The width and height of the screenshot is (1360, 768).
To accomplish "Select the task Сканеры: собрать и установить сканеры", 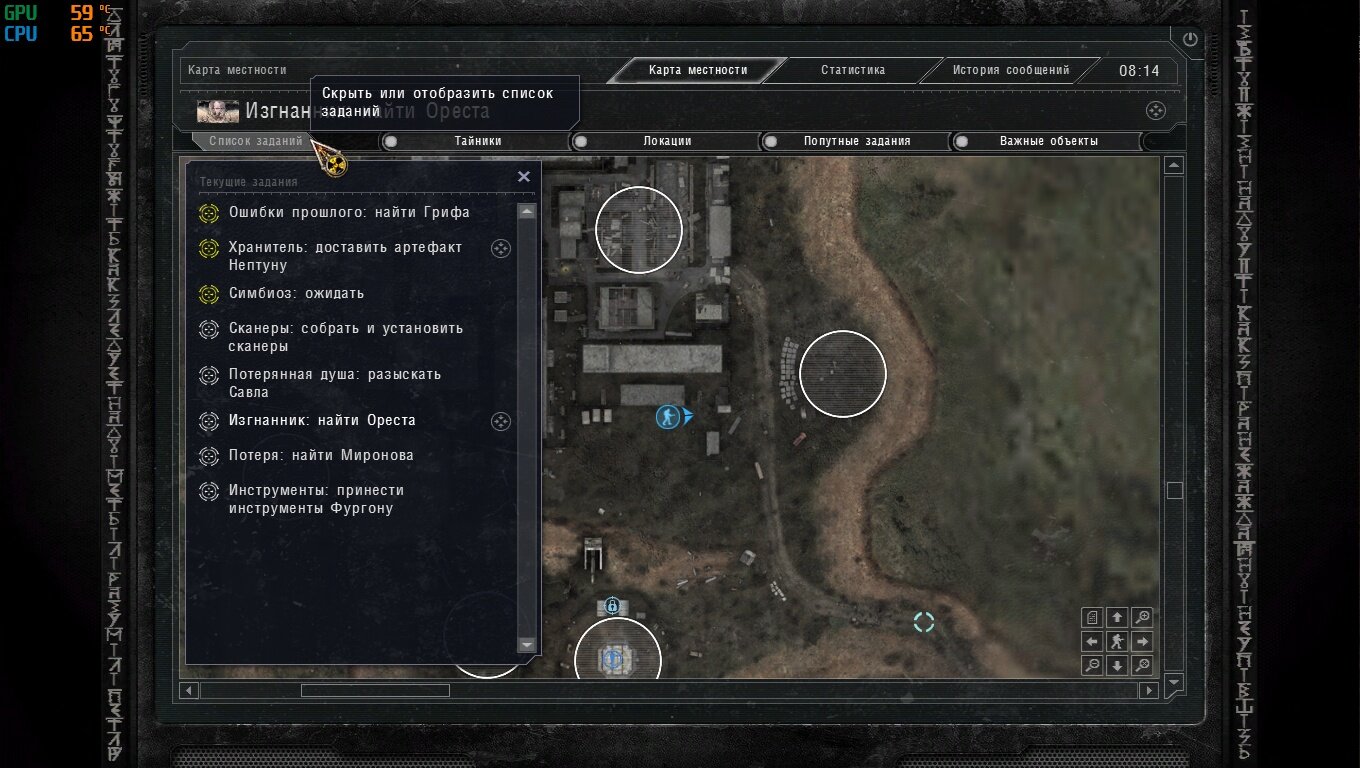I will point(345,337).
